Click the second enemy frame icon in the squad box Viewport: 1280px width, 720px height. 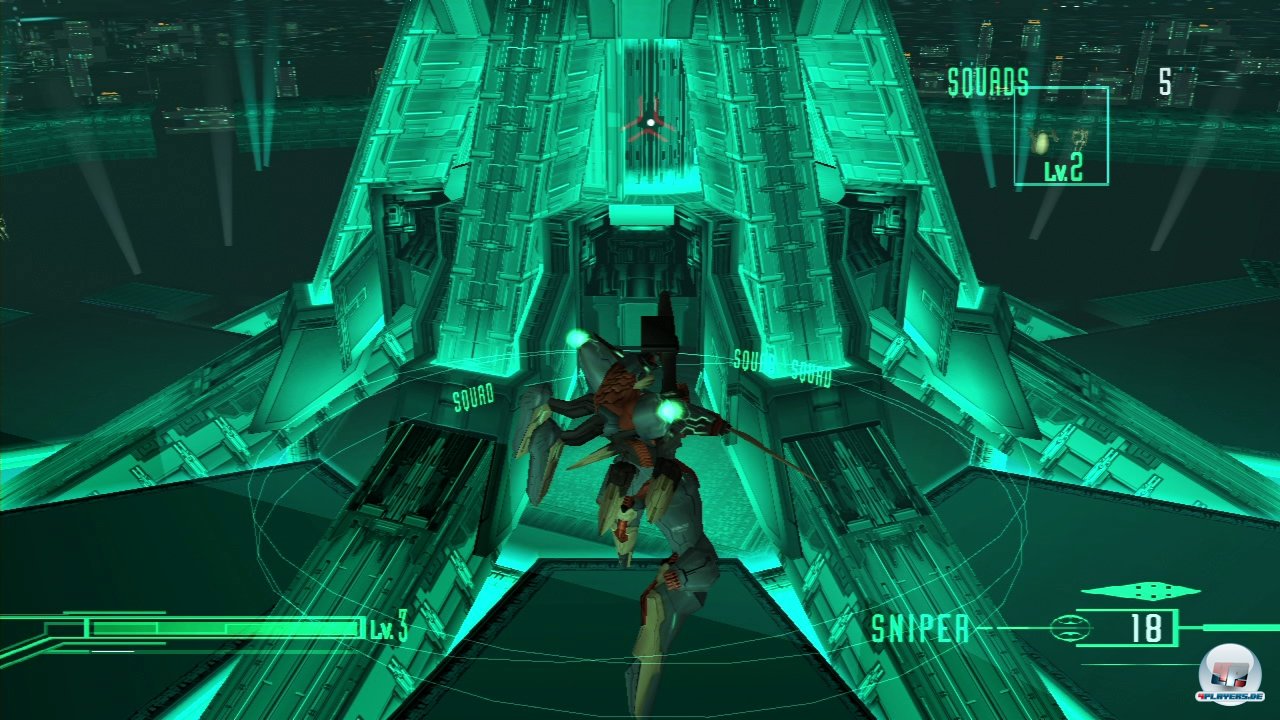(x=1080, y=140)
